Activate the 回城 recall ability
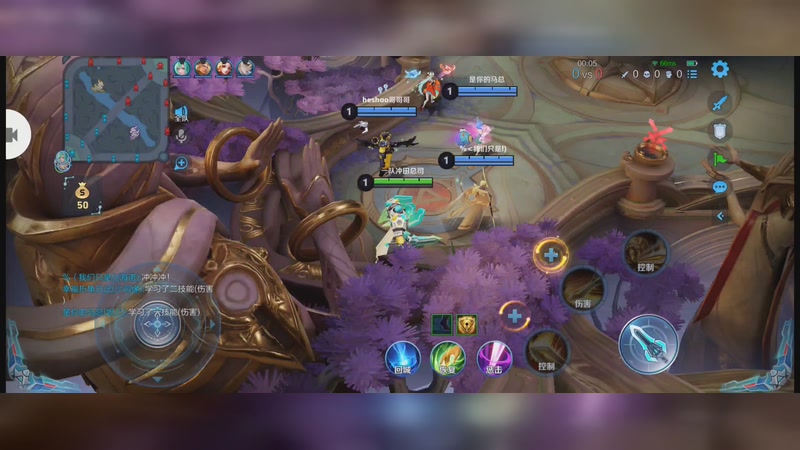Image resolution: width=800 pixels, height=450 pixels. coord(402,356)
